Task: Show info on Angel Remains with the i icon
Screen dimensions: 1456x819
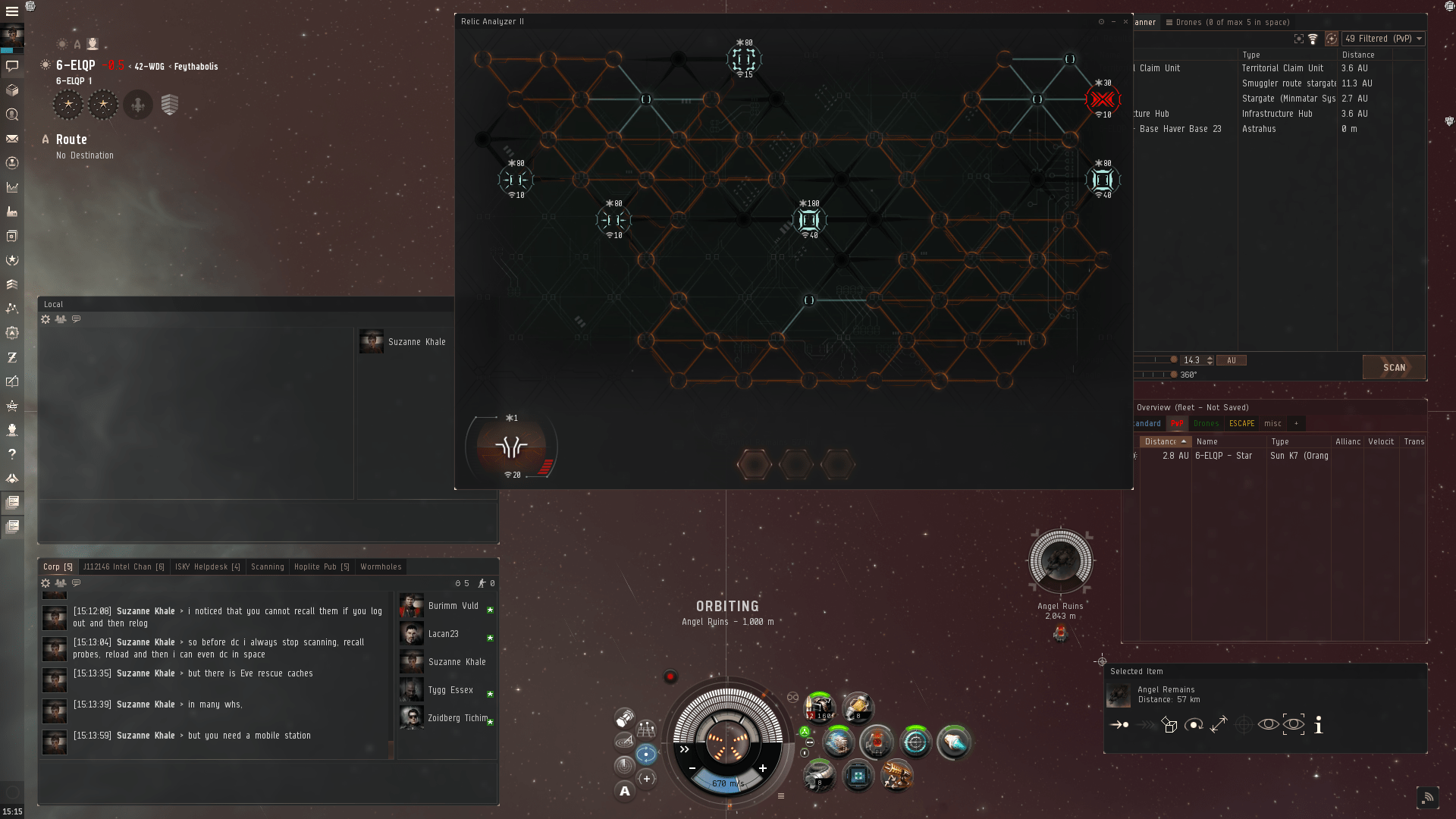Action: 1319,726
